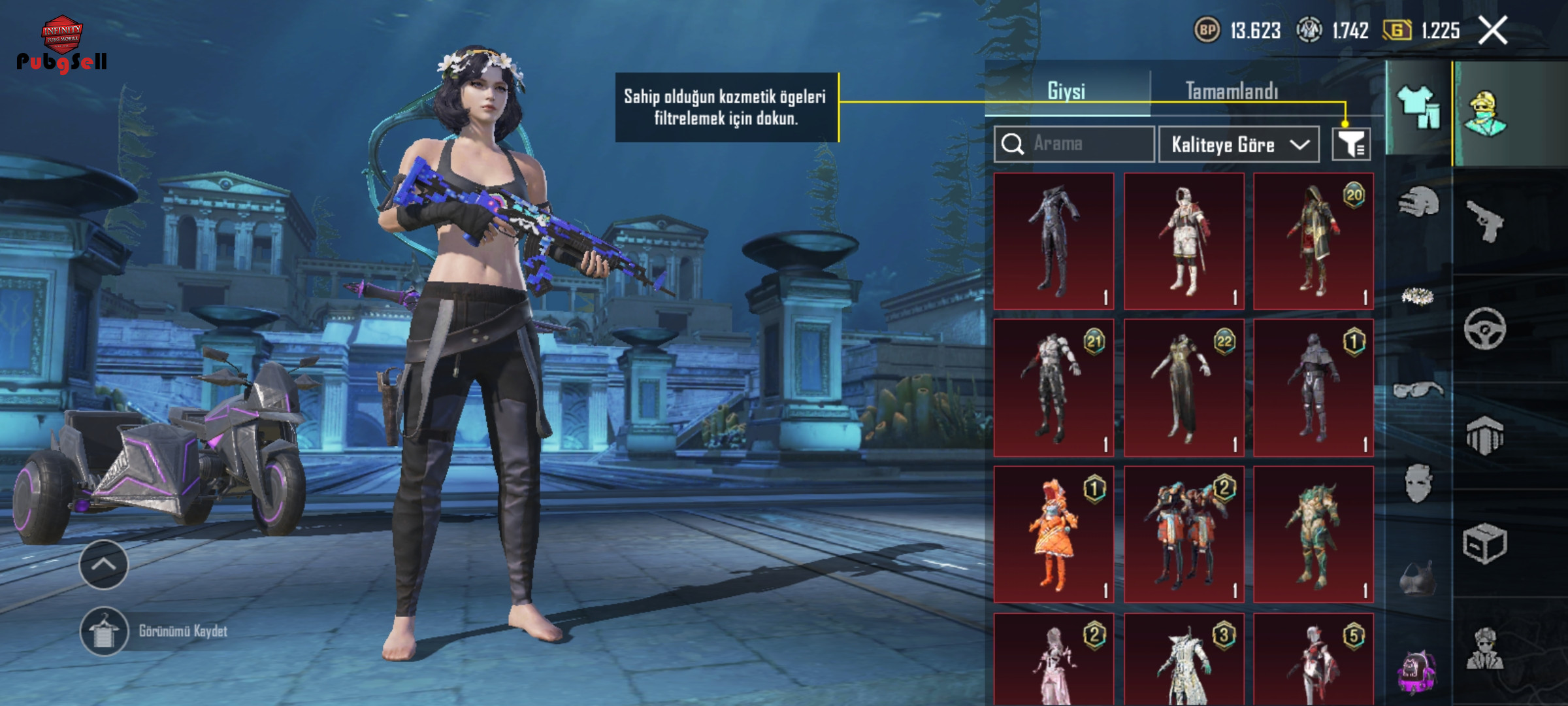
Task: Select the orange dress outfit
Action: 1053,534
